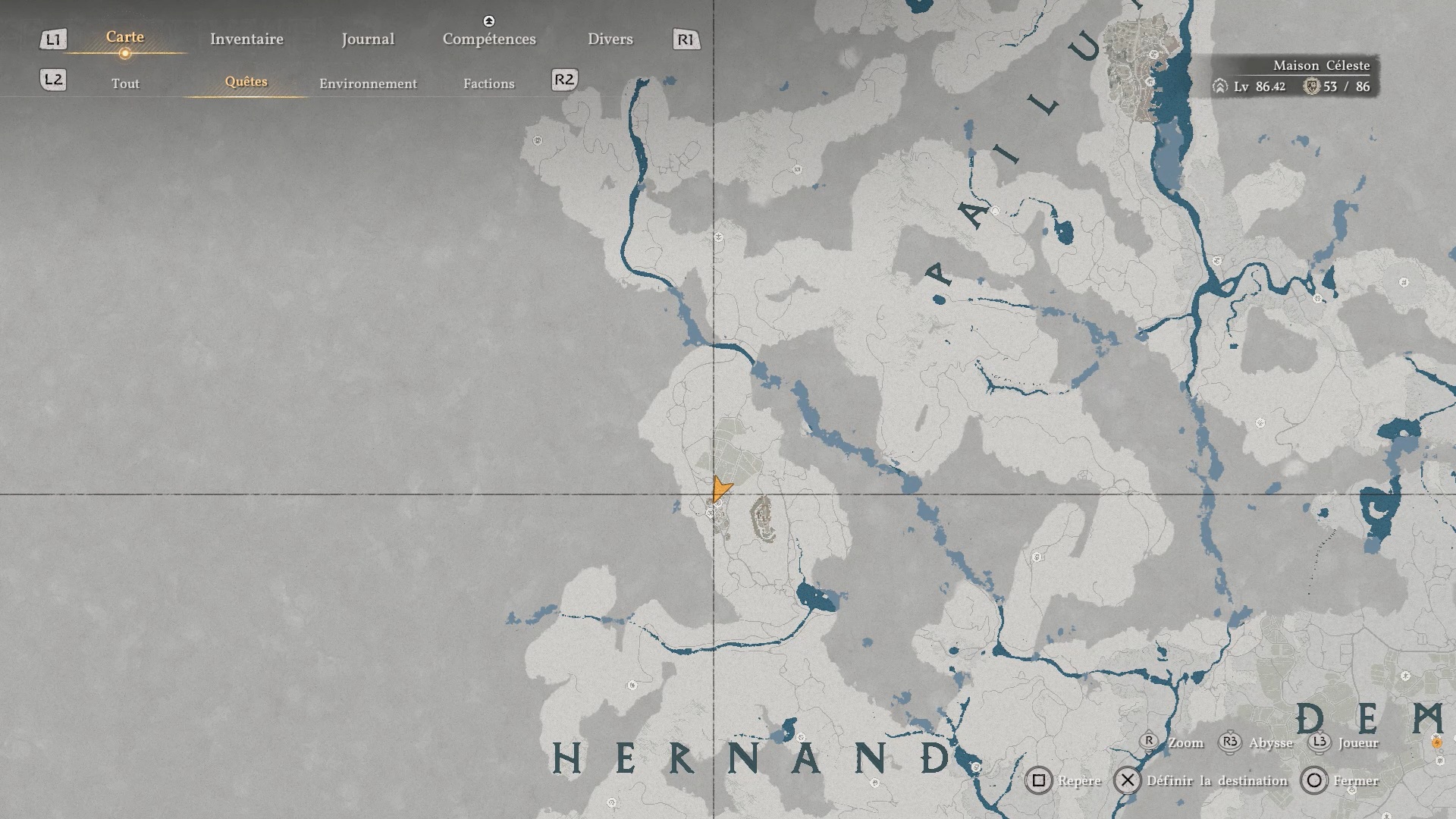
Task: Show the Compétences tab
Action: point(489,39)
